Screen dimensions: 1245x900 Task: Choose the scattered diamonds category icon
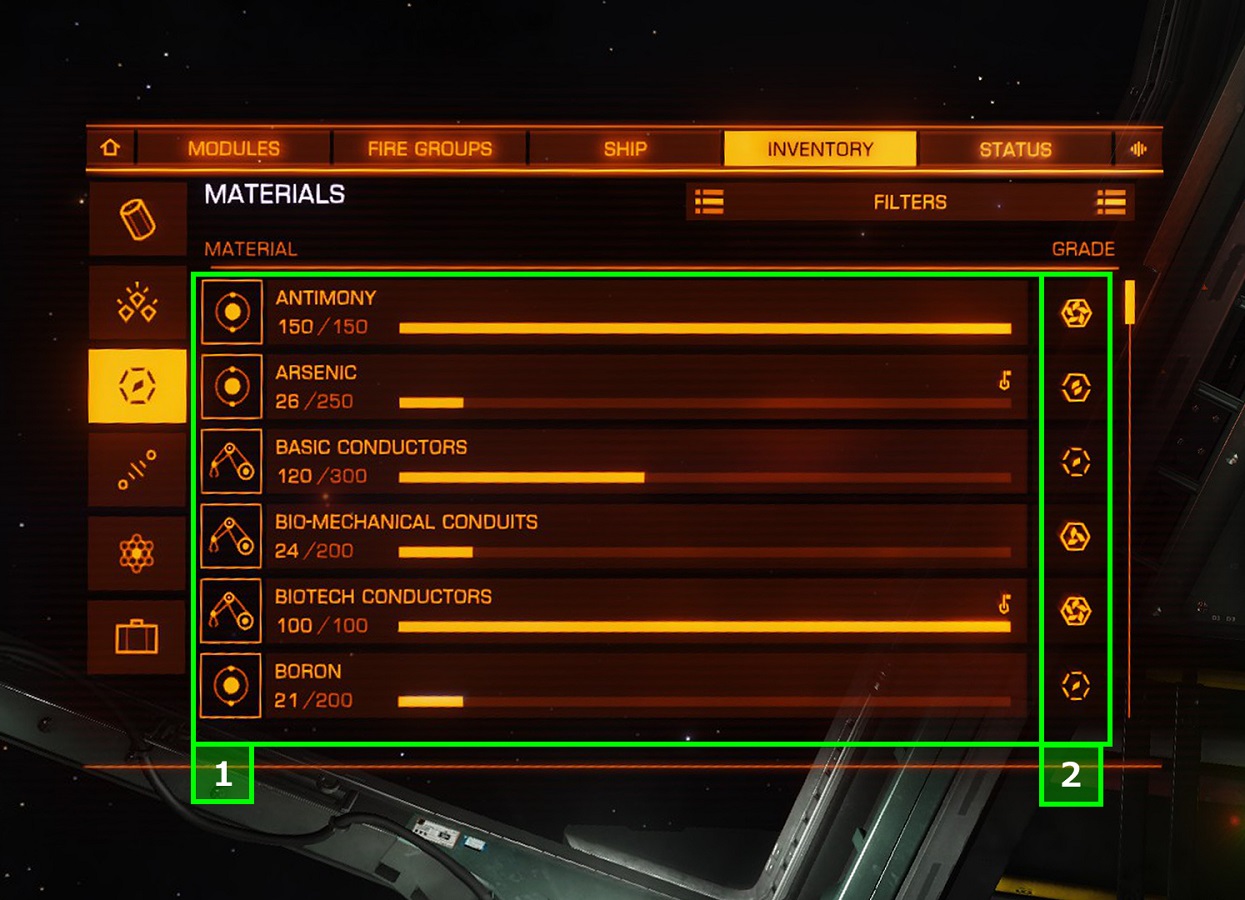(x=137, y=302)
